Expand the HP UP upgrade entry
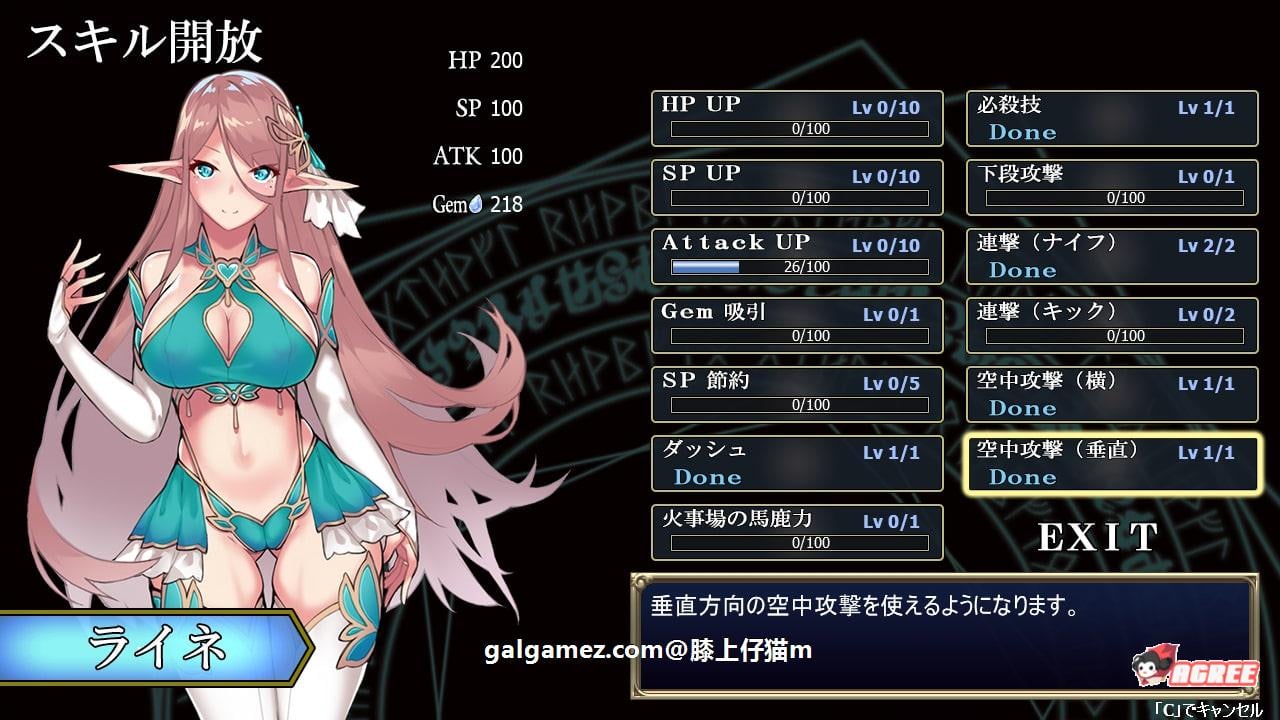 tap(797, 118)
